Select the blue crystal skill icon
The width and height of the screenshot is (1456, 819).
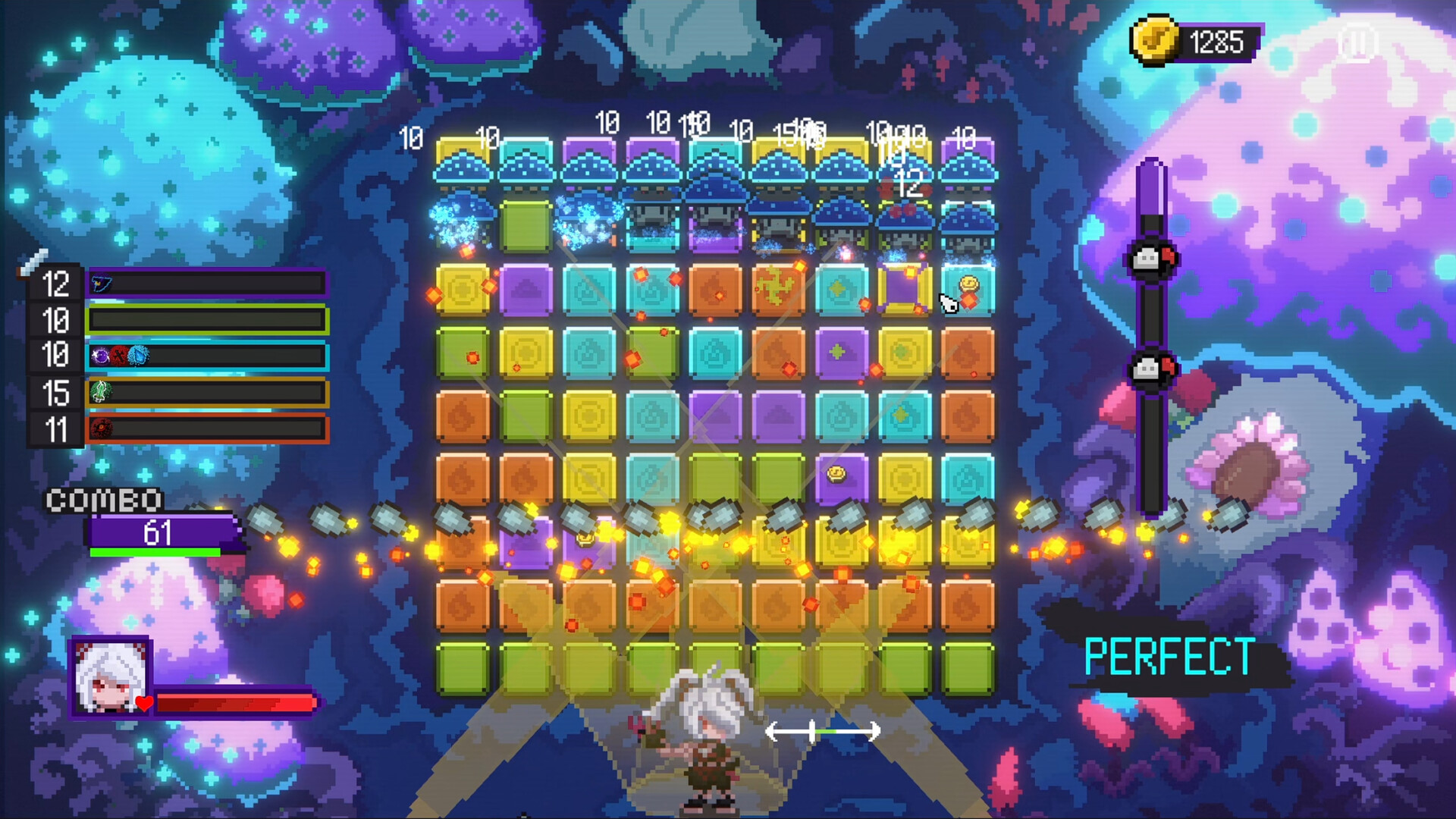coord(139,355)
